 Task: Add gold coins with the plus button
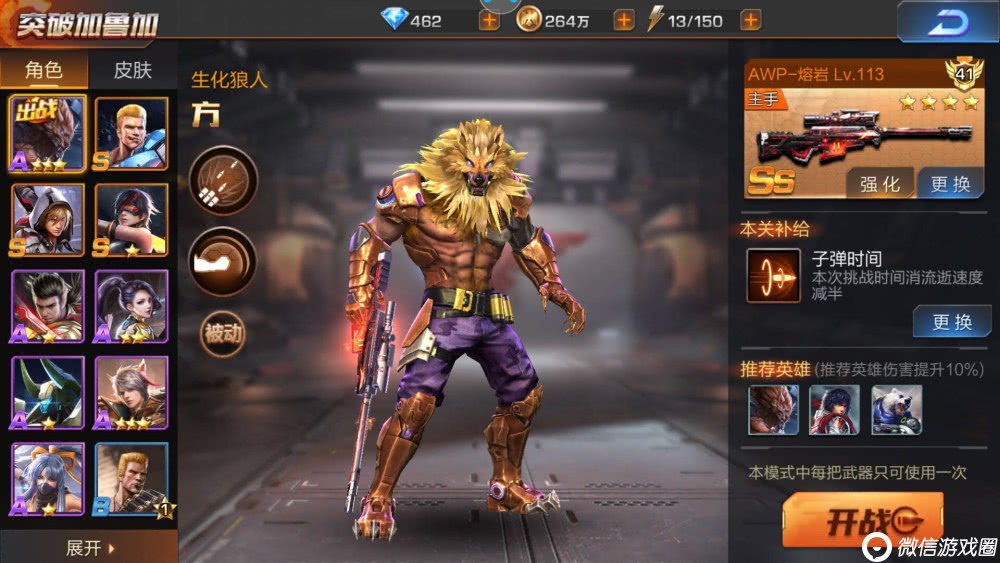click(x=623, y=21)
